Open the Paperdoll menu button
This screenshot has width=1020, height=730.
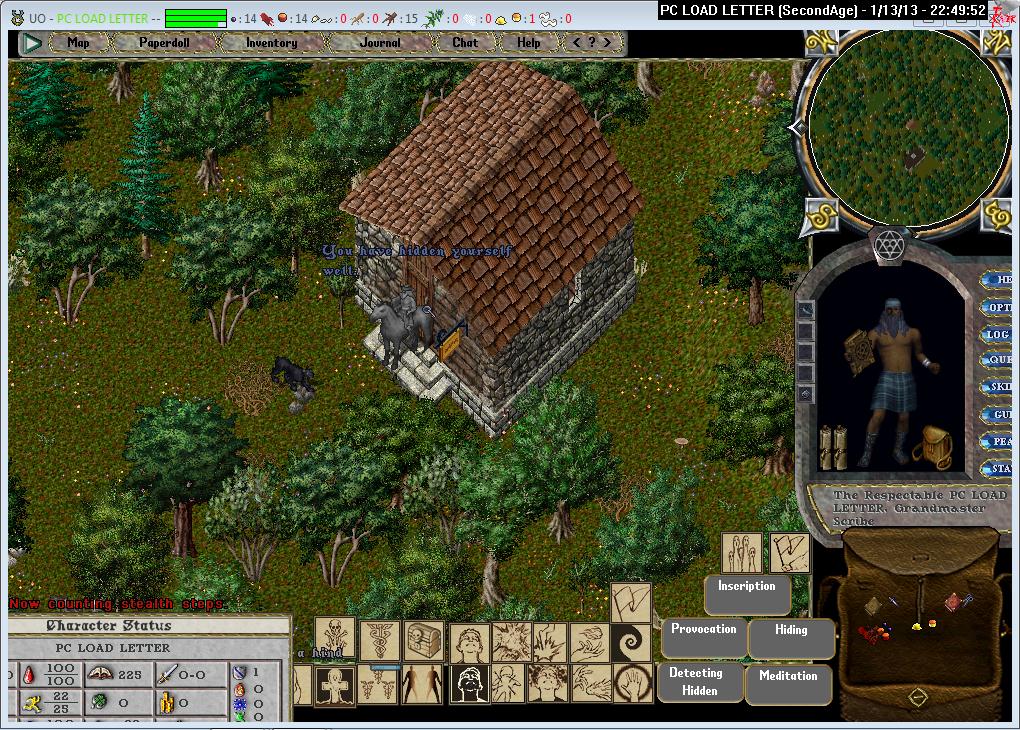click(x=164, y=43)
